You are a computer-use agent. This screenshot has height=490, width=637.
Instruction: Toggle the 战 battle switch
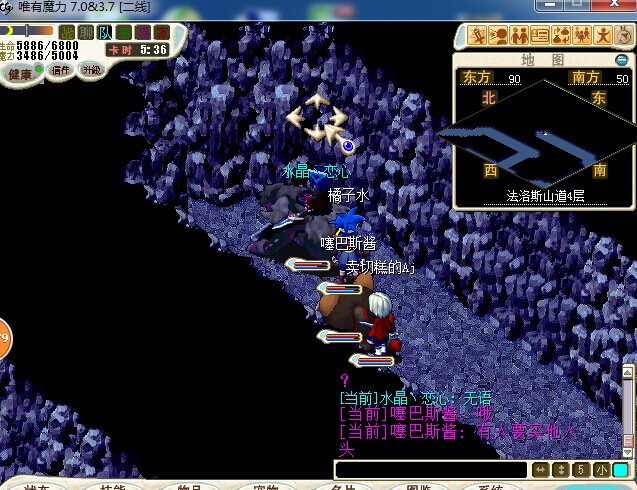68,32
